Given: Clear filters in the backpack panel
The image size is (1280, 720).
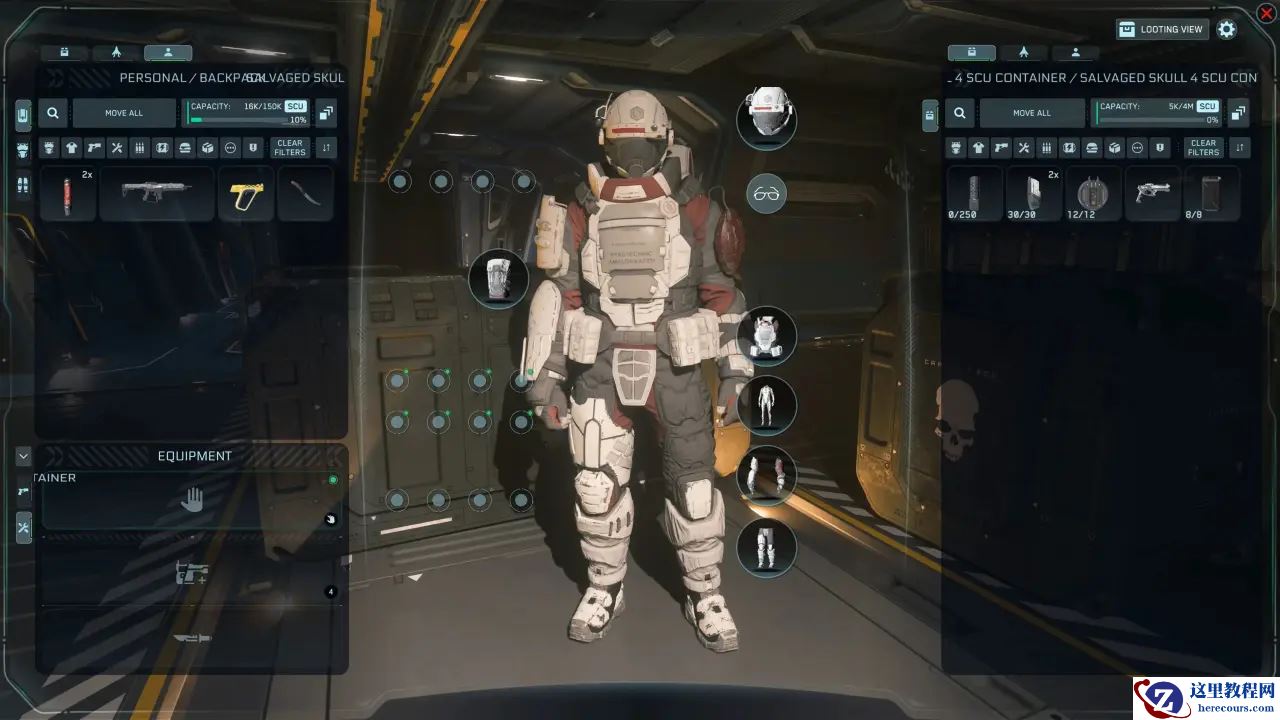Looking at the screenshot, I should pos(290,148).
